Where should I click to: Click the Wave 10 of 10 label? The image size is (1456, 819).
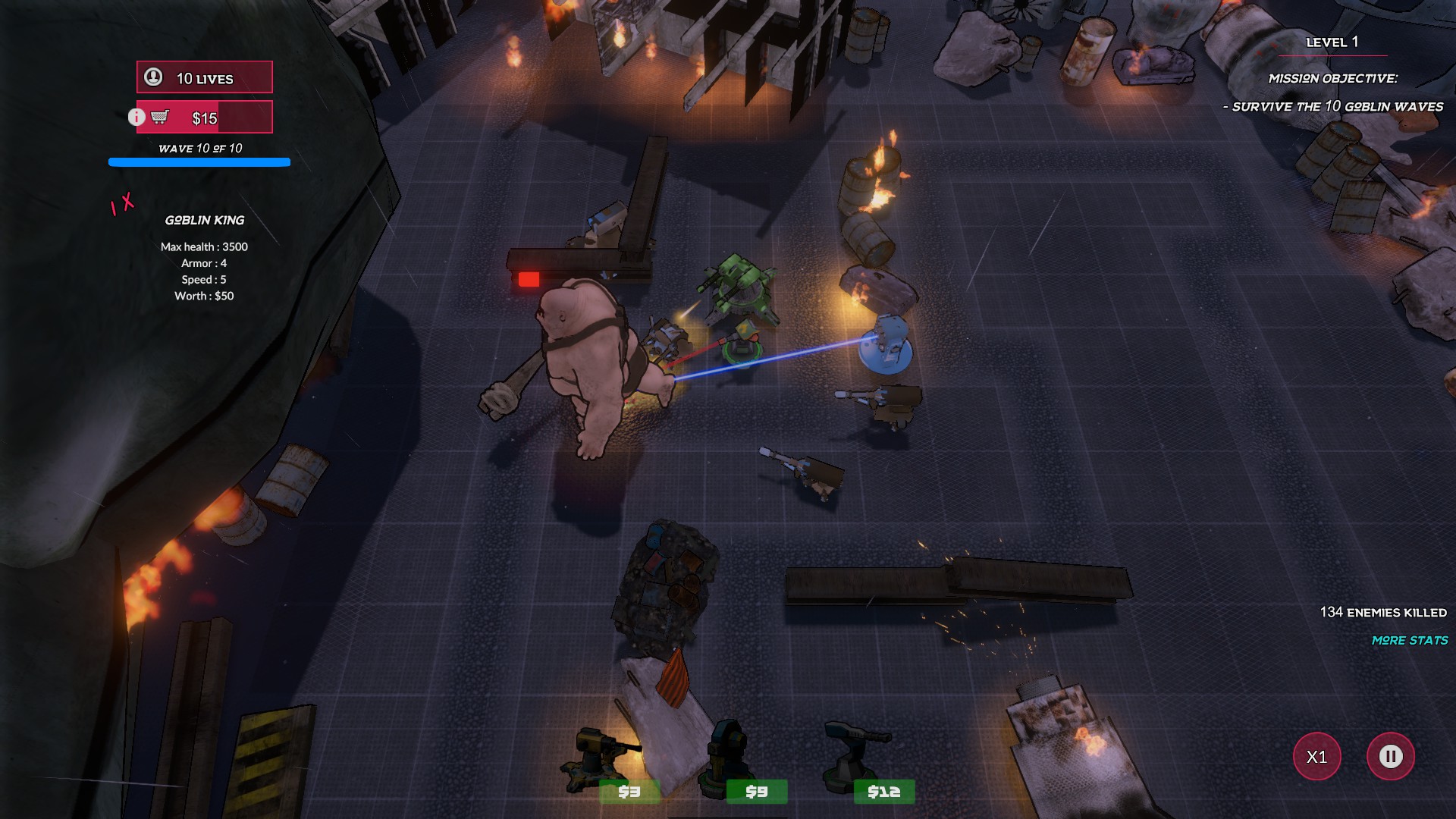coord(199,149)
